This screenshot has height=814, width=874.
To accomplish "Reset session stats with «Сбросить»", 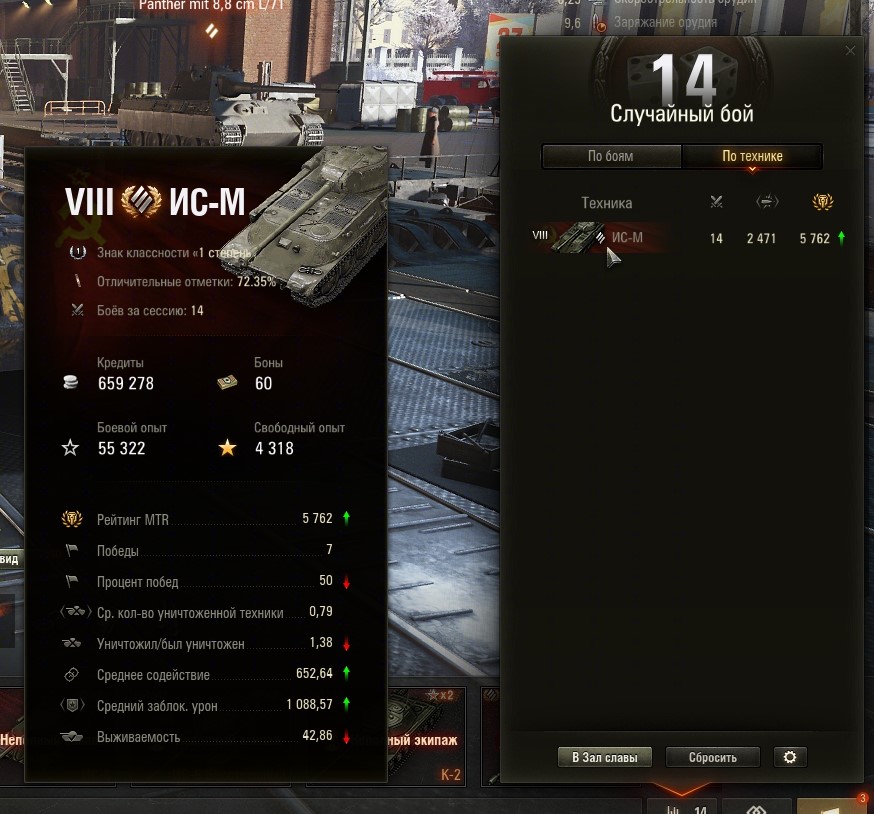I will click(x=712, y=757).
